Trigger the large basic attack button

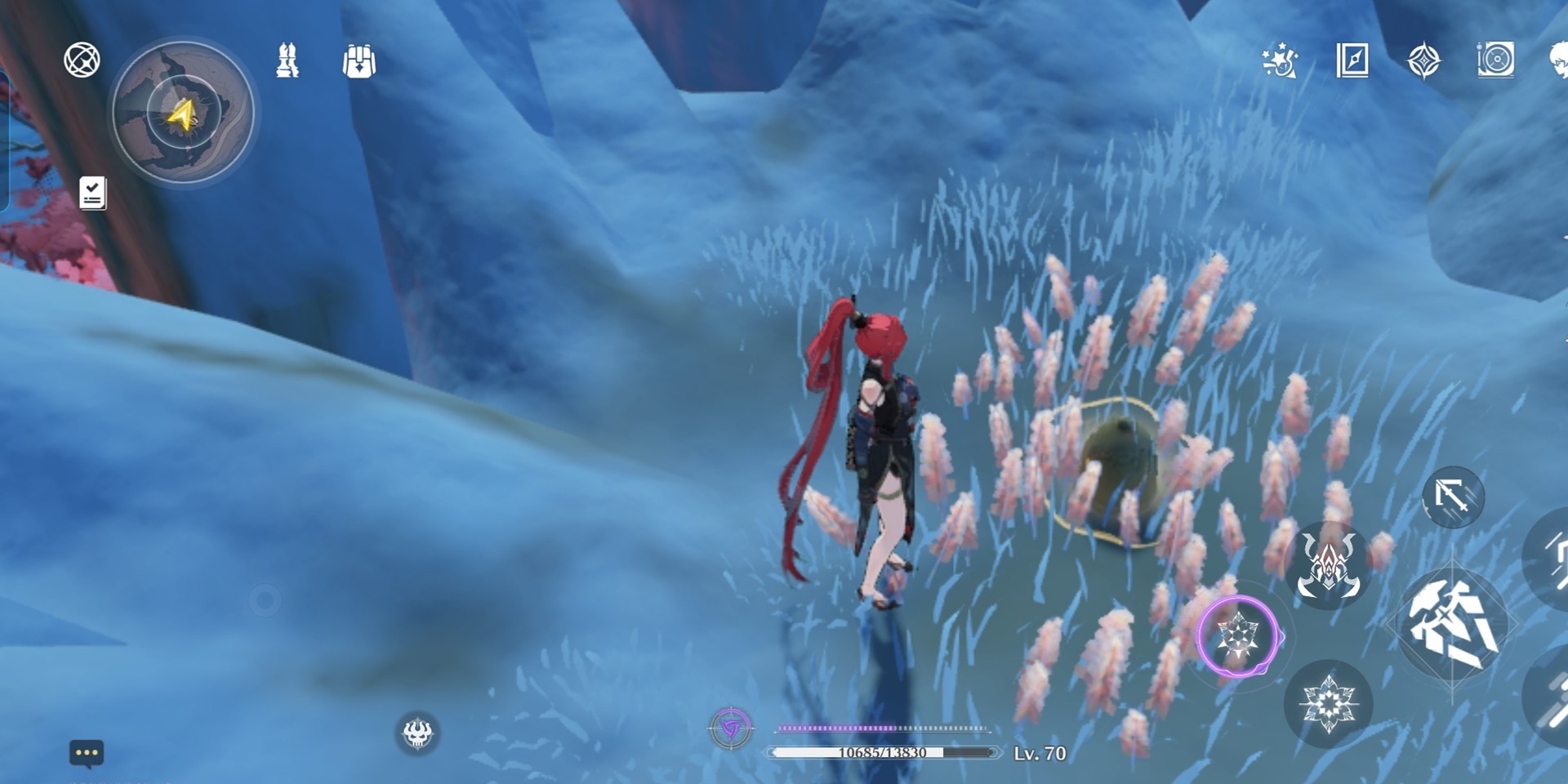click(1453, 626)
